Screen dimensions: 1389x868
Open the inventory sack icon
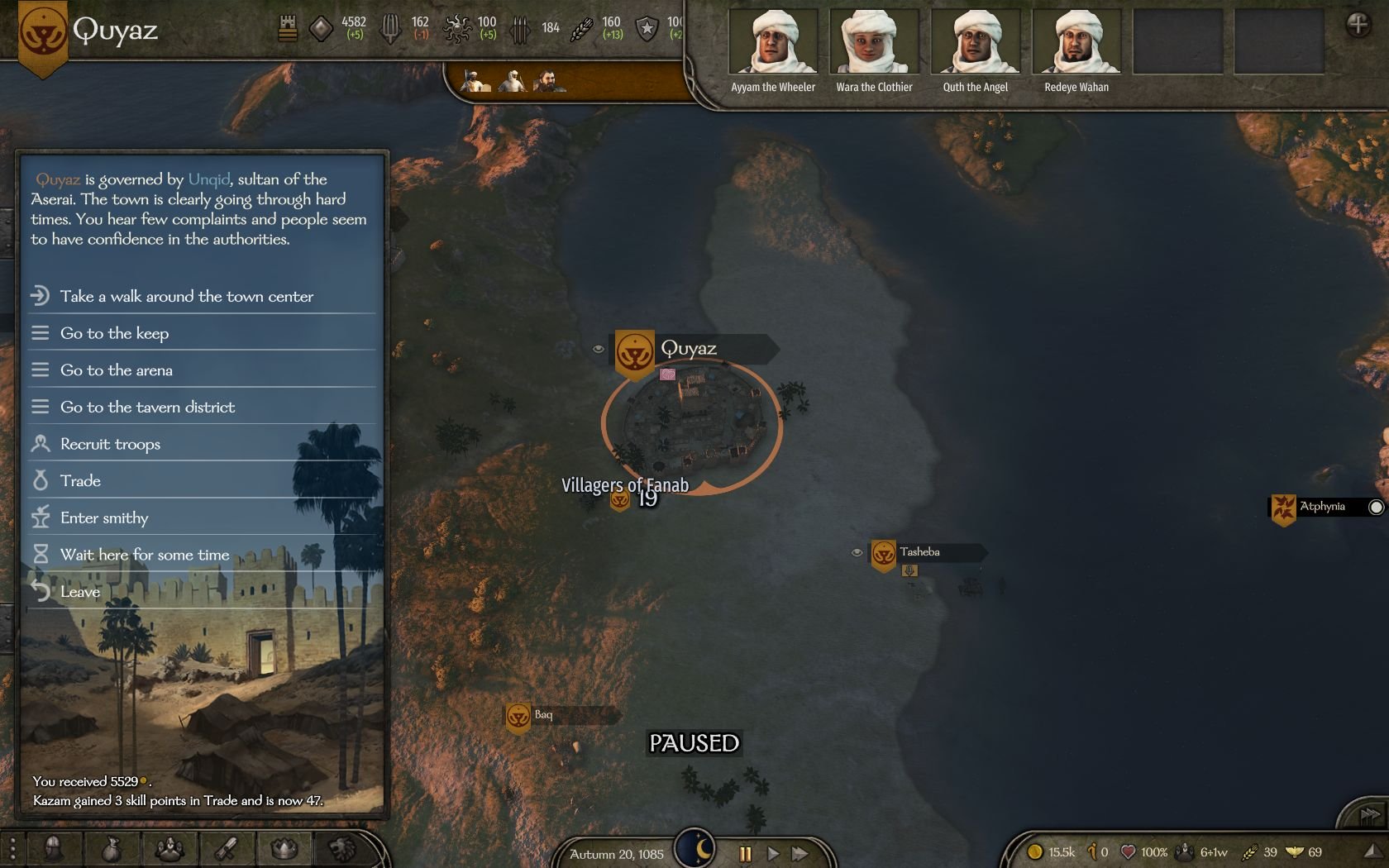click(112, 848)
